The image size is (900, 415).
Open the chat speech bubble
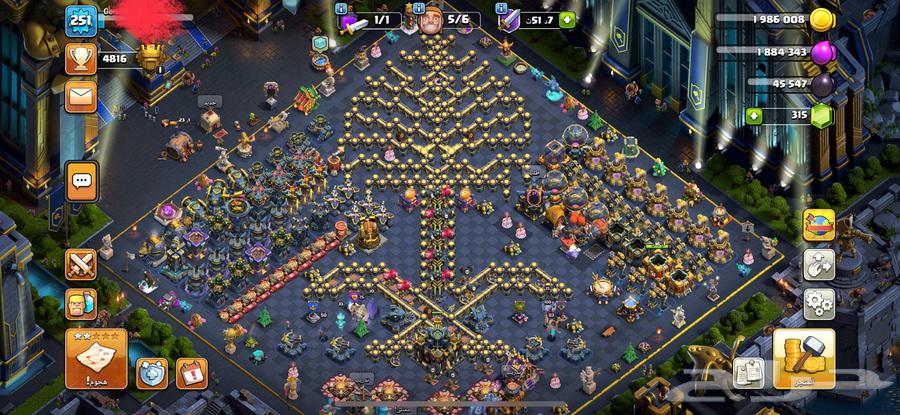point(81,180)
